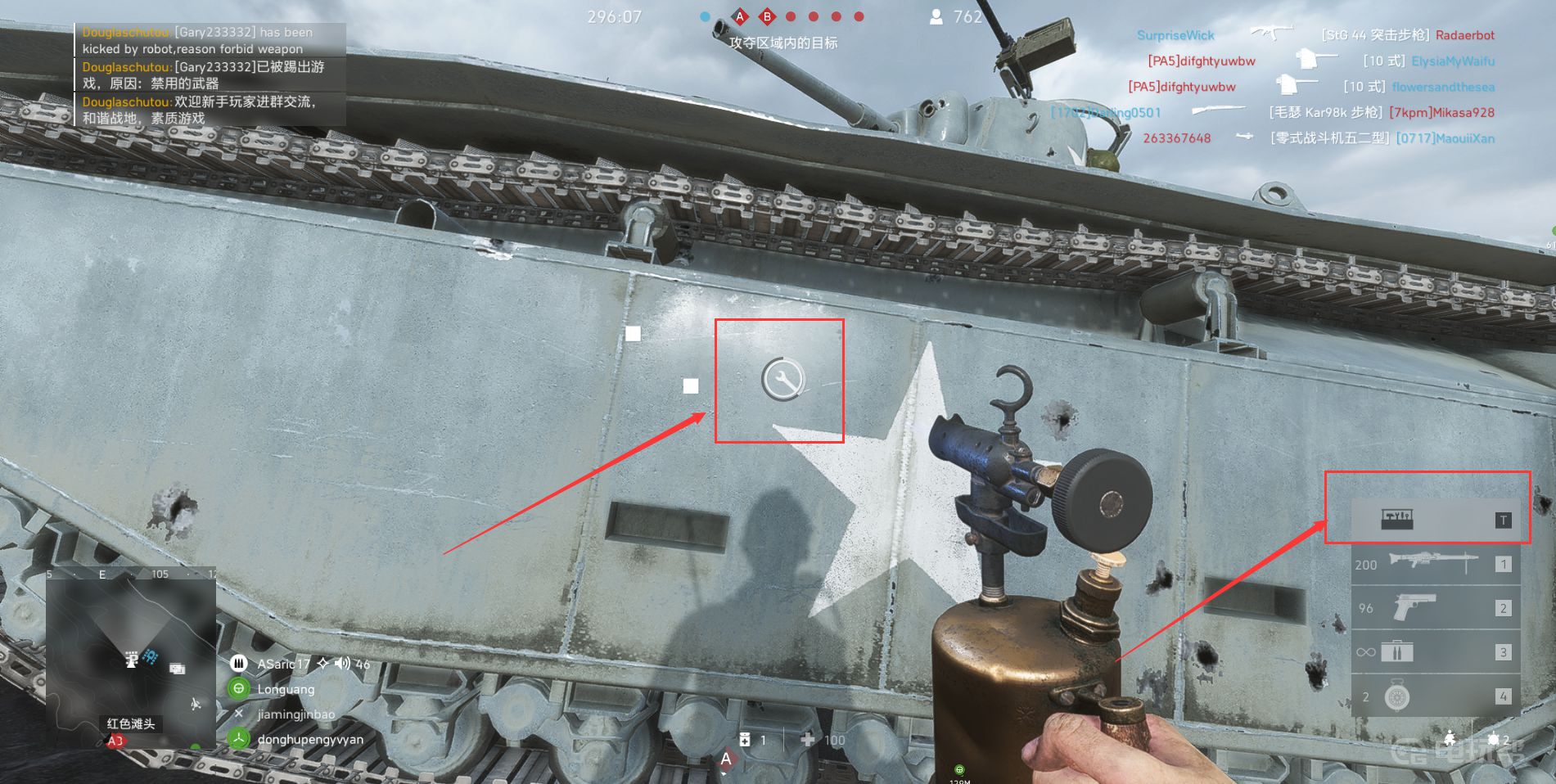
Task: Choose the pistol sidearm slot
Action: click(x=1434, y=608)
